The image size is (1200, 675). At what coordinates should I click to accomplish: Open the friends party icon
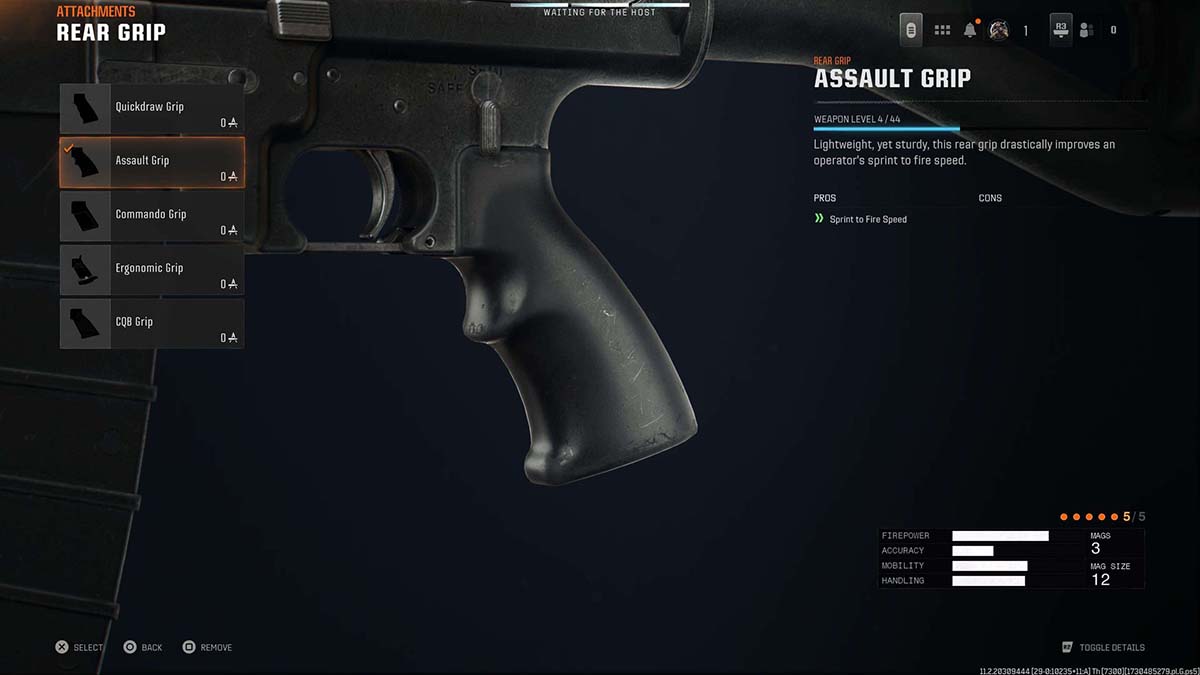[x=1087, y=30]
